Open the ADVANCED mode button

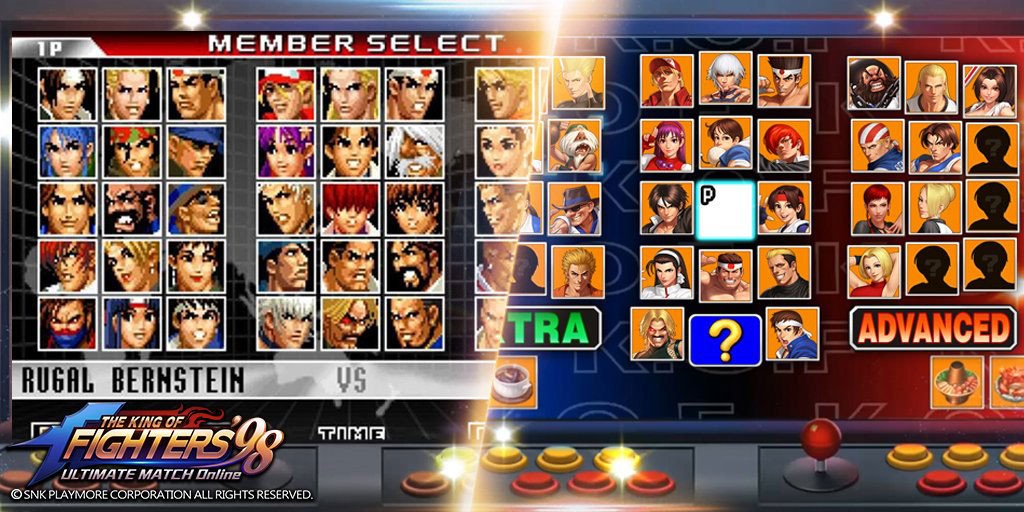pyautogui.click(x=932, y=328)
